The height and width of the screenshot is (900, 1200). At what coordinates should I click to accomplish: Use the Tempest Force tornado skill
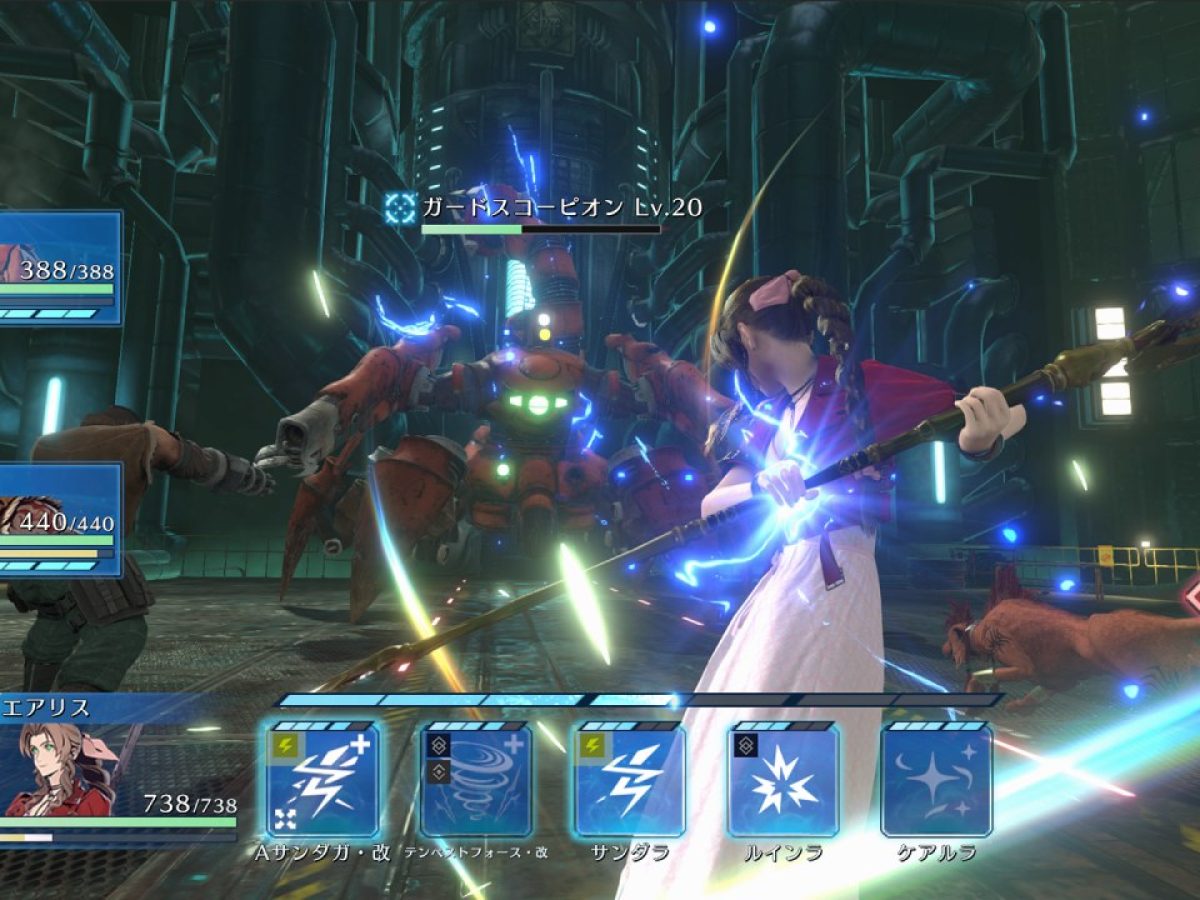point(476,780)
